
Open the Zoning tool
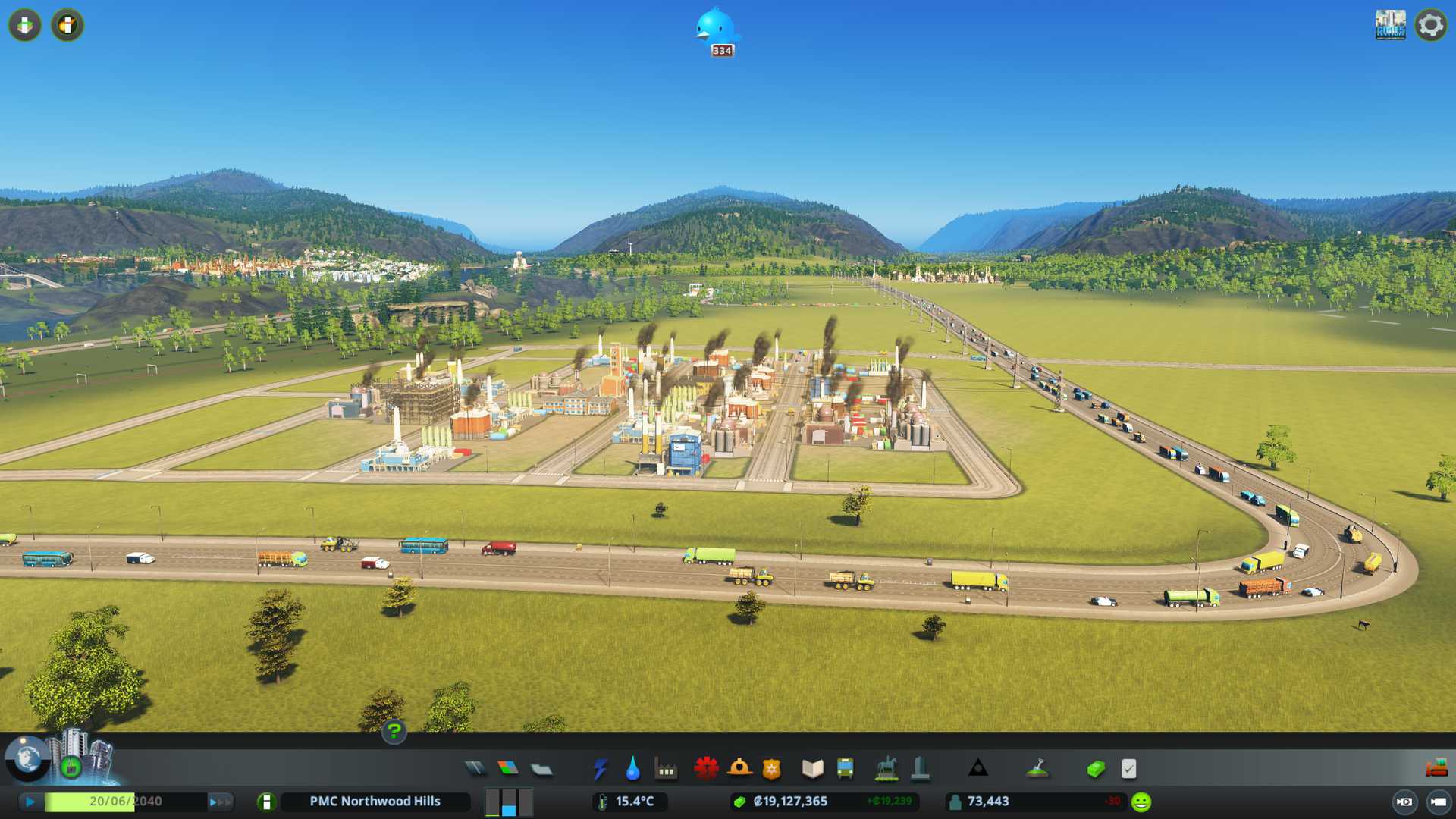click(508, 769)
